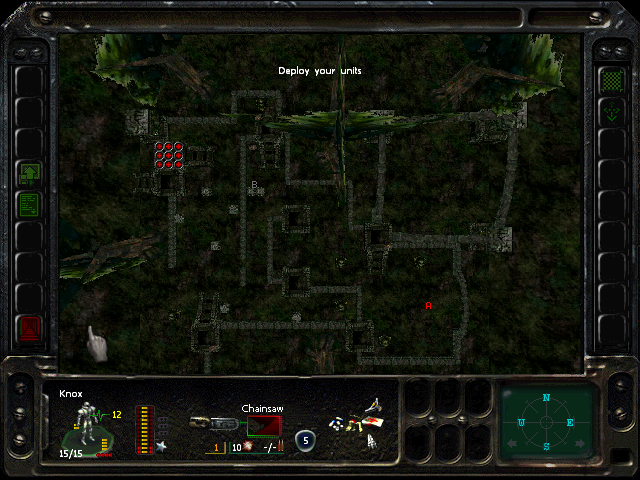This screenshot has height=480, width=640.
Task: Click the round badge showing 5
Action: point(305,438)
